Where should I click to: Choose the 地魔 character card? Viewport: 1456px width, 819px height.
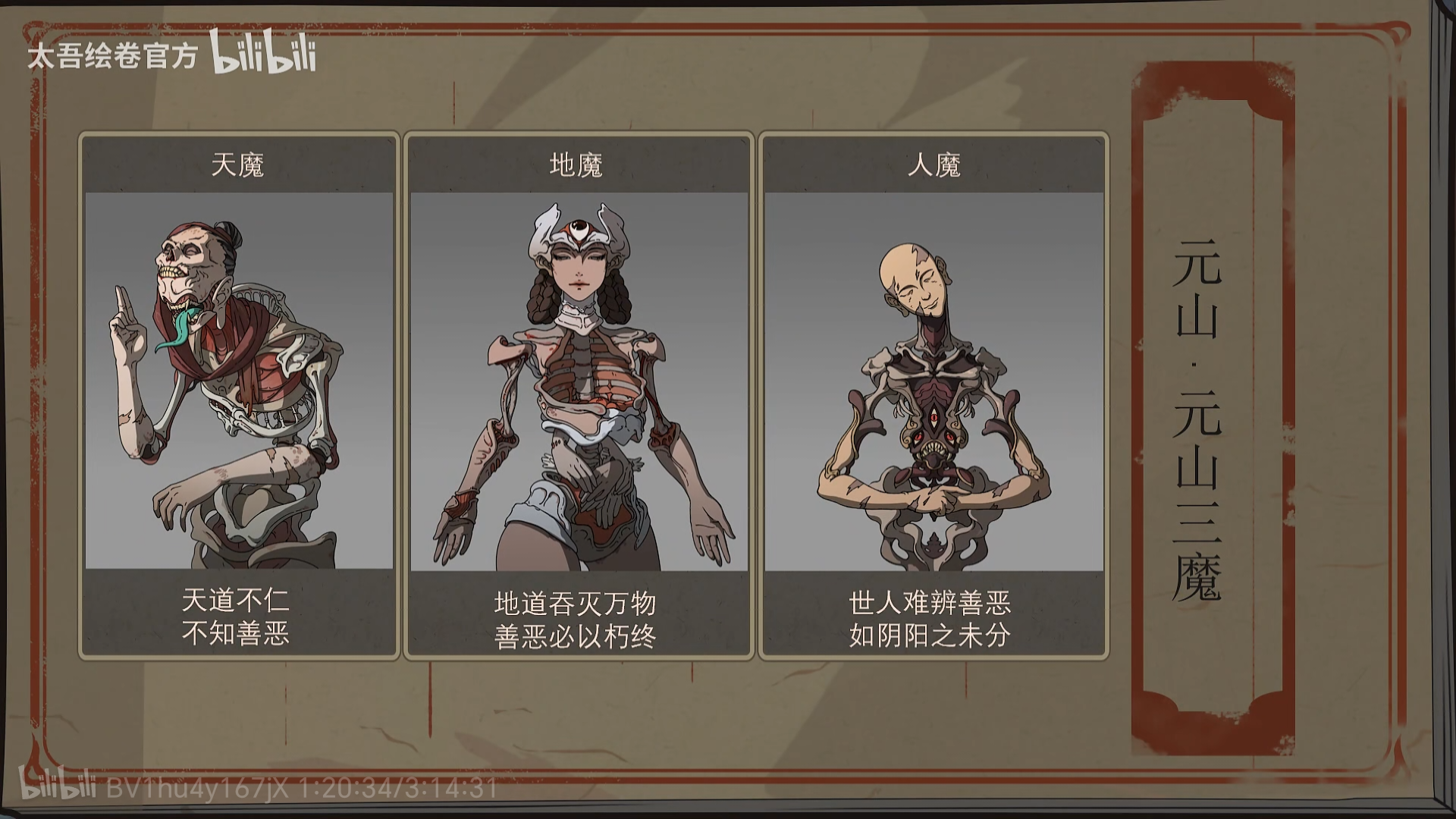pos(579,394)
